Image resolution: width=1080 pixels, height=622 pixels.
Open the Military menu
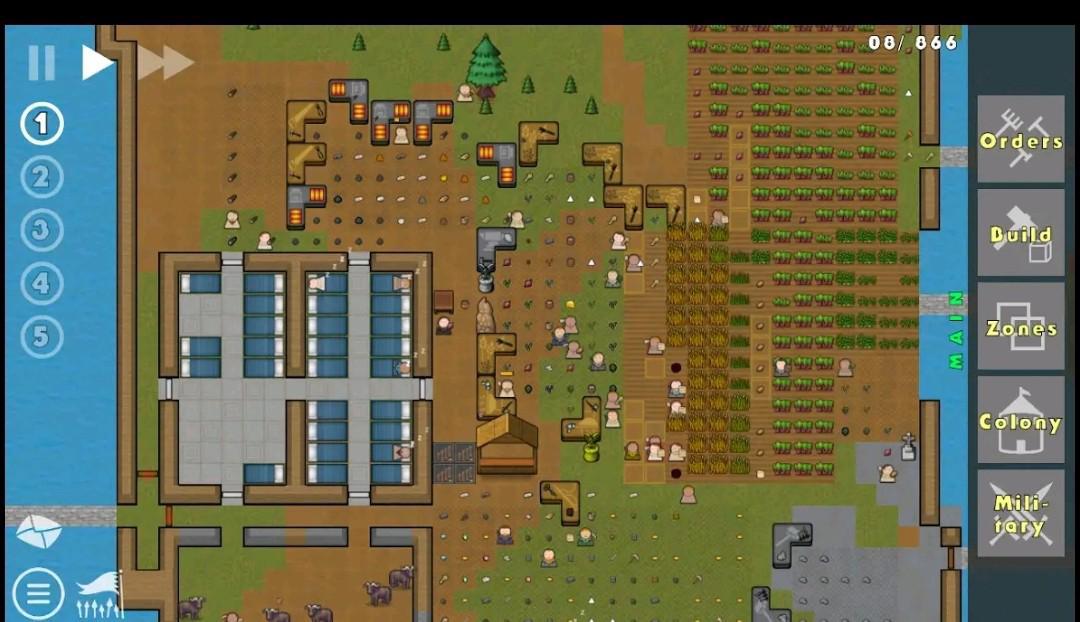(1020, 514)
